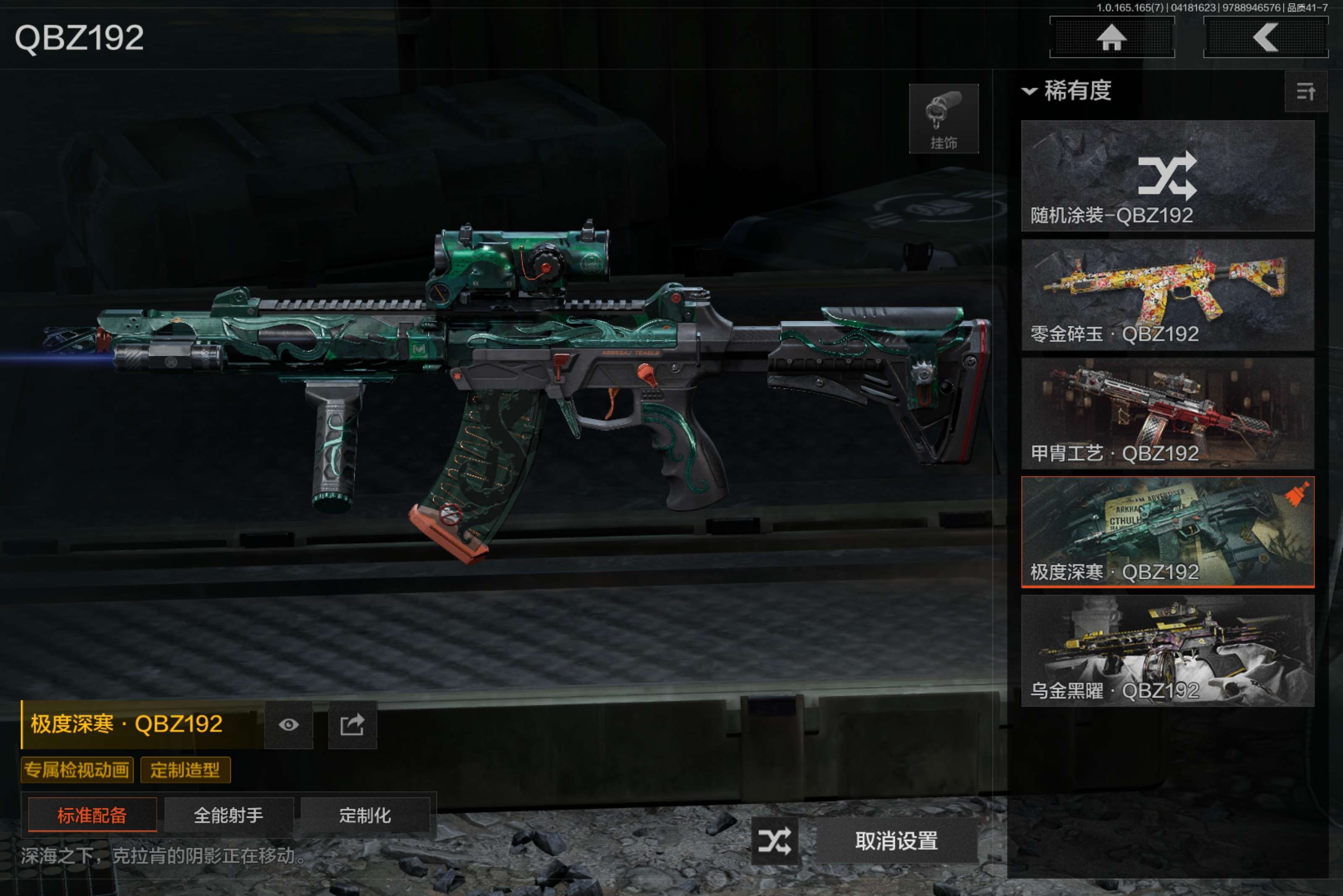Open the 定制化 tab
This screenshot has width=1343, height=896.
[365, 815]
